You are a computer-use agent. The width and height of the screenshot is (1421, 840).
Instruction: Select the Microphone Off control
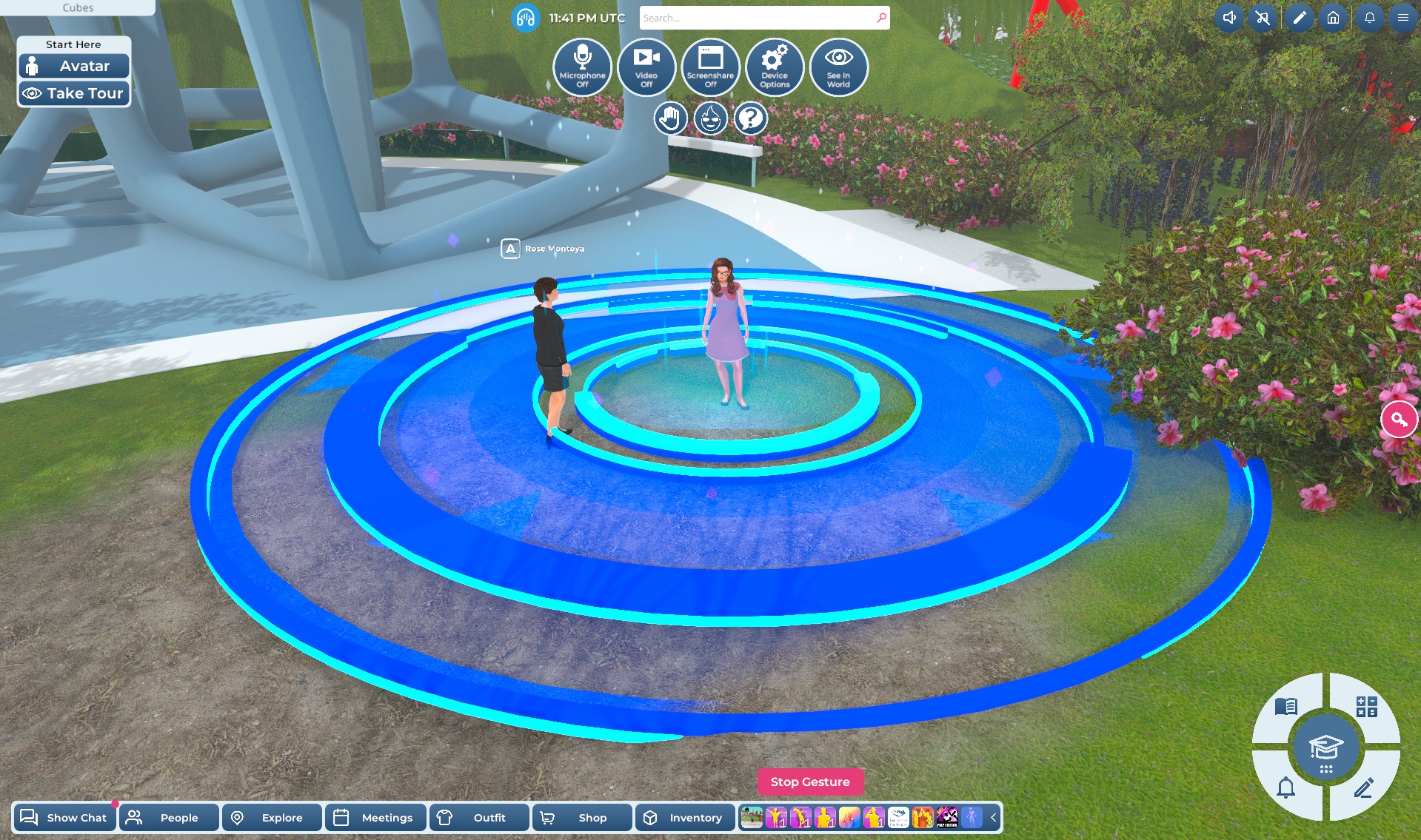pos(583,67)
